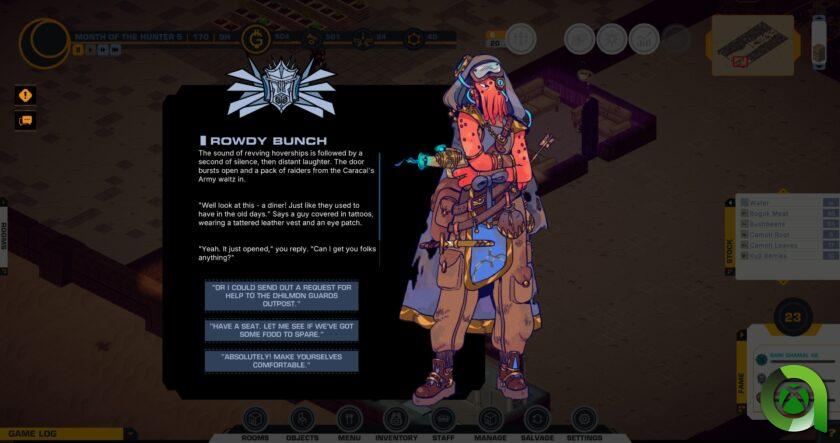Open the Objects menu
The width and height of the screenshot is (840, 443).
[302, 421]
